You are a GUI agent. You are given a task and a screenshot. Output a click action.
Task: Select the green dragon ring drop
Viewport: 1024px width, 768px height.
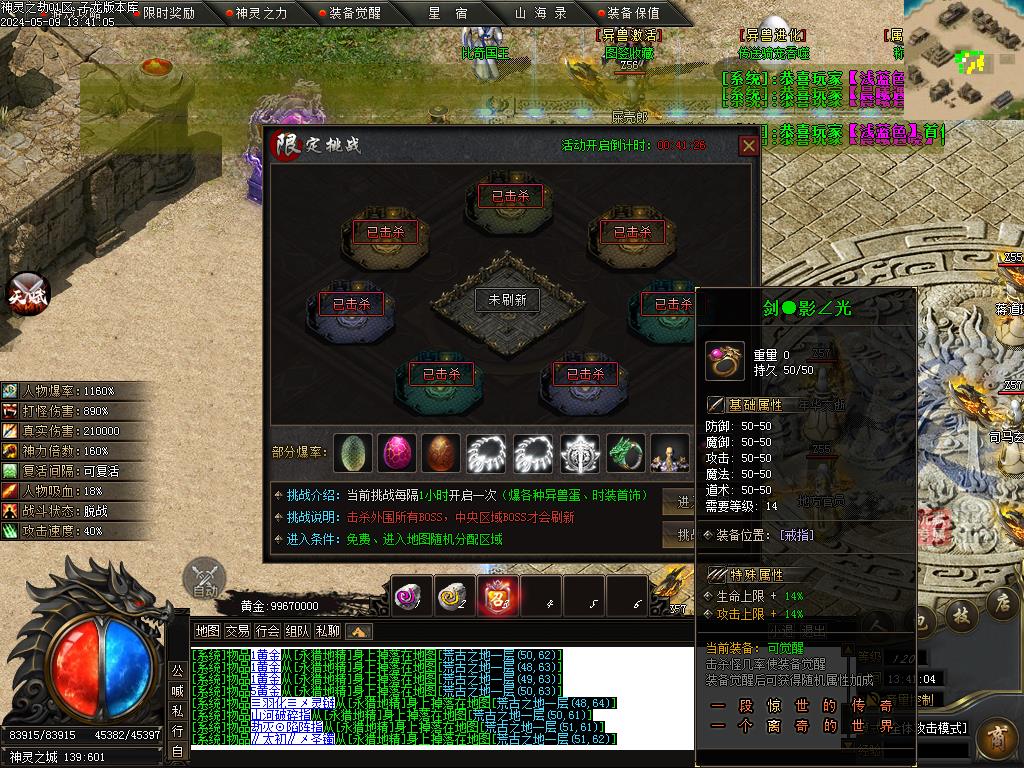tap(625, 452)
